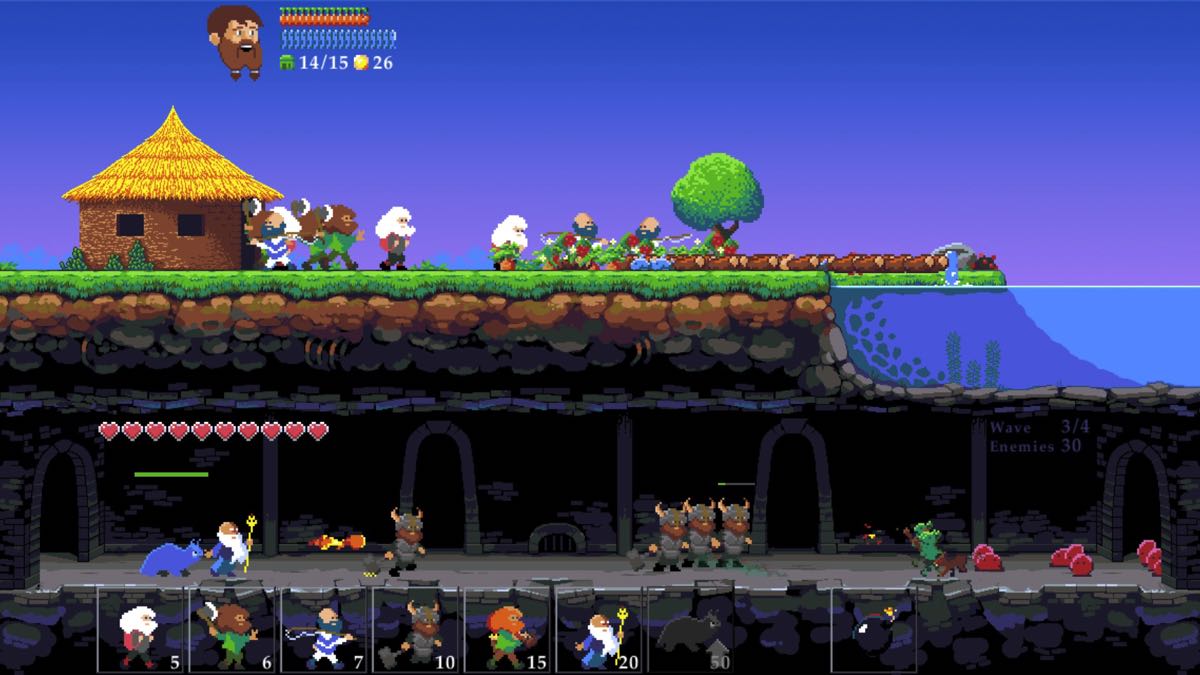The height and width of the screenshot is (675, 1200).
Task: Select the wizard with golden staff costing 20
Action: point(600,630)
